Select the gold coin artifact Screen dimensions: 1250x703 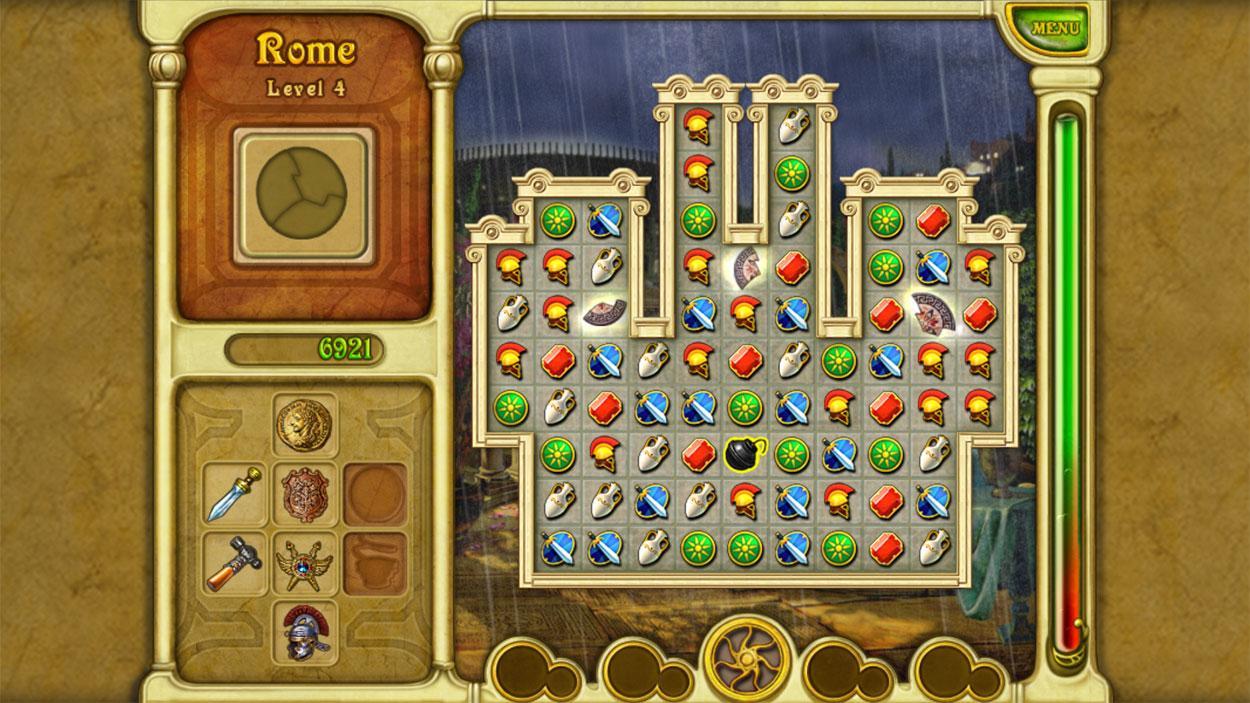point(305,423)
